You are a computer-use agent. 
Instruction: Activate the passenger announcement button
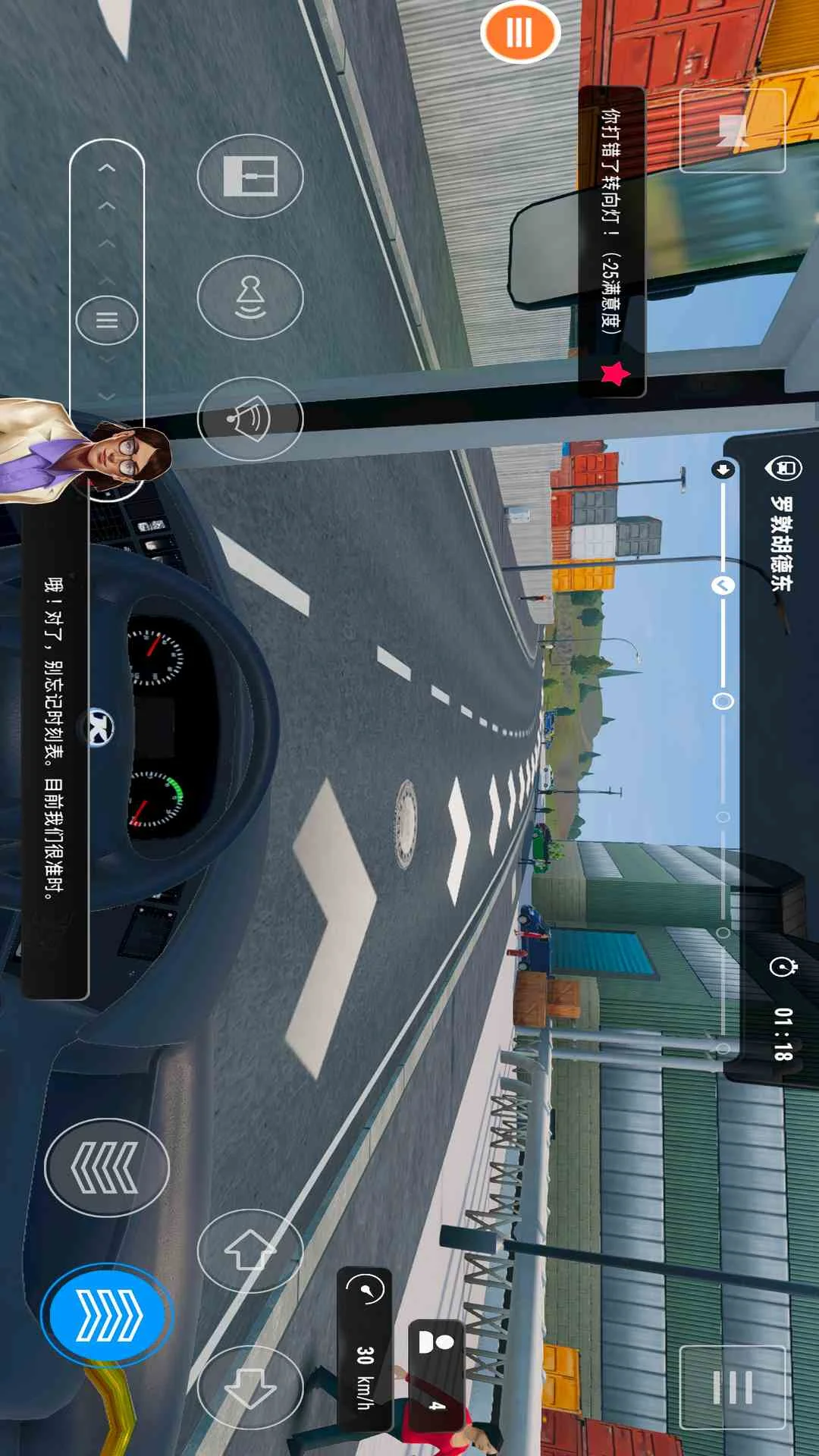(x=250, y=297)
